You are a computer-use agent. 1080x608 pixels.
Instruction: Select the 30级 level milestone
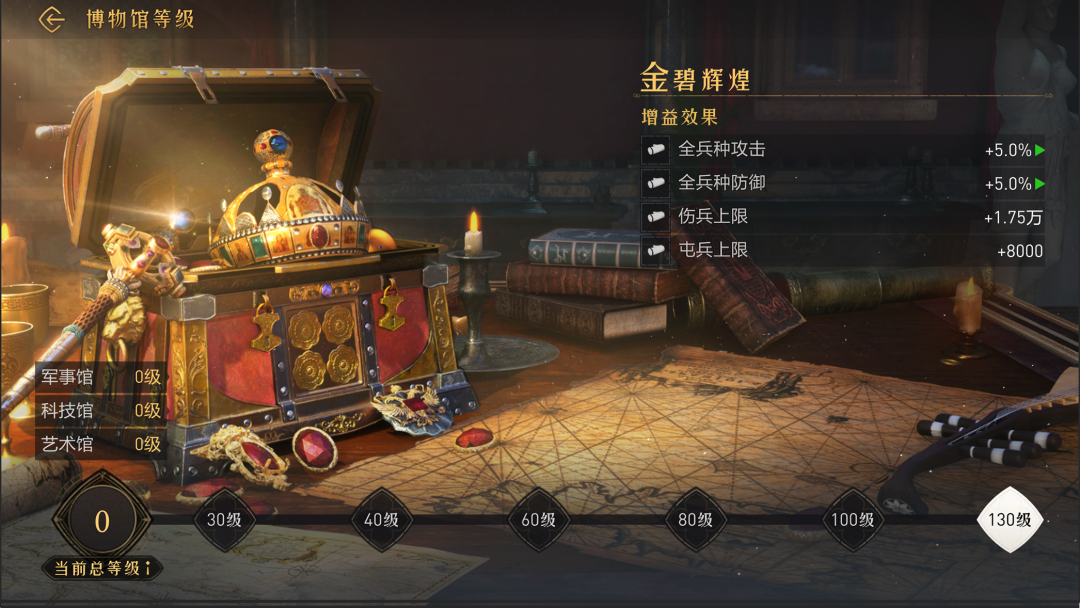224,520
